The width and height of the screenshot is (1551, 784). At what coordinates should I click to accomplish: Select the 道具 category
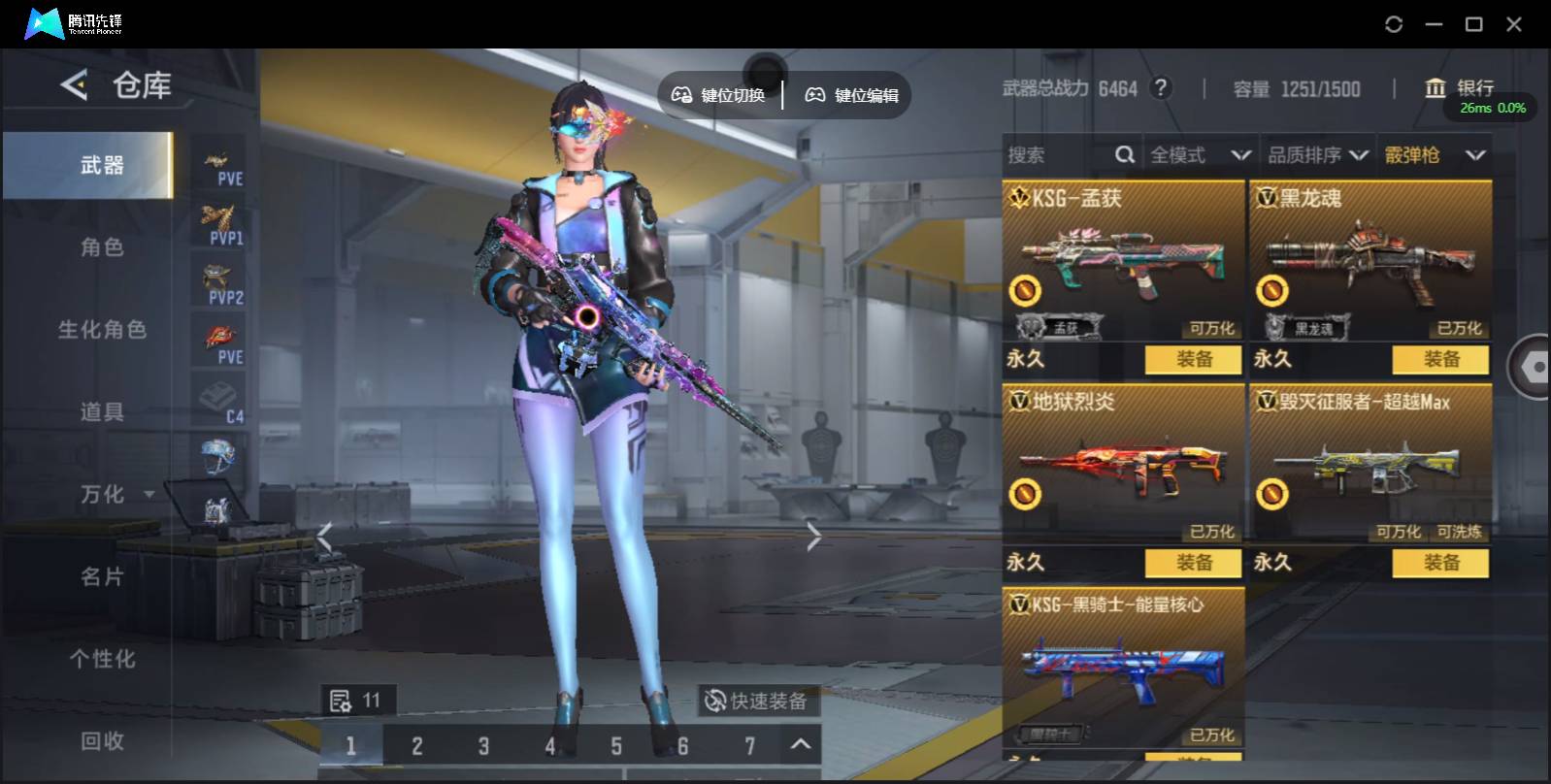[x=102, y=412]
